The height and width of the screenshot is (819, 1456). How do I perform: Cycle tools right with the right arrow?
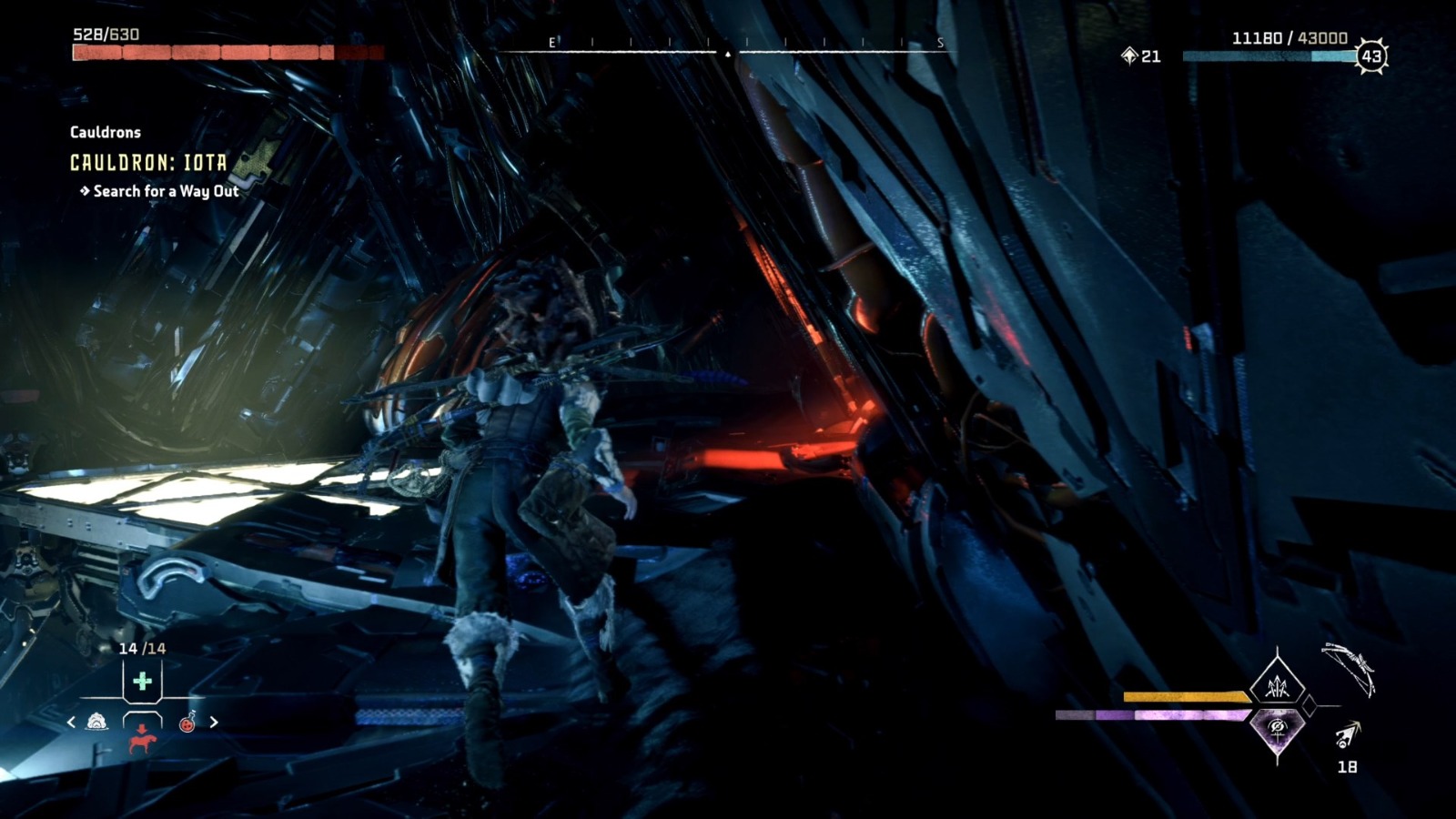point(214,723)
